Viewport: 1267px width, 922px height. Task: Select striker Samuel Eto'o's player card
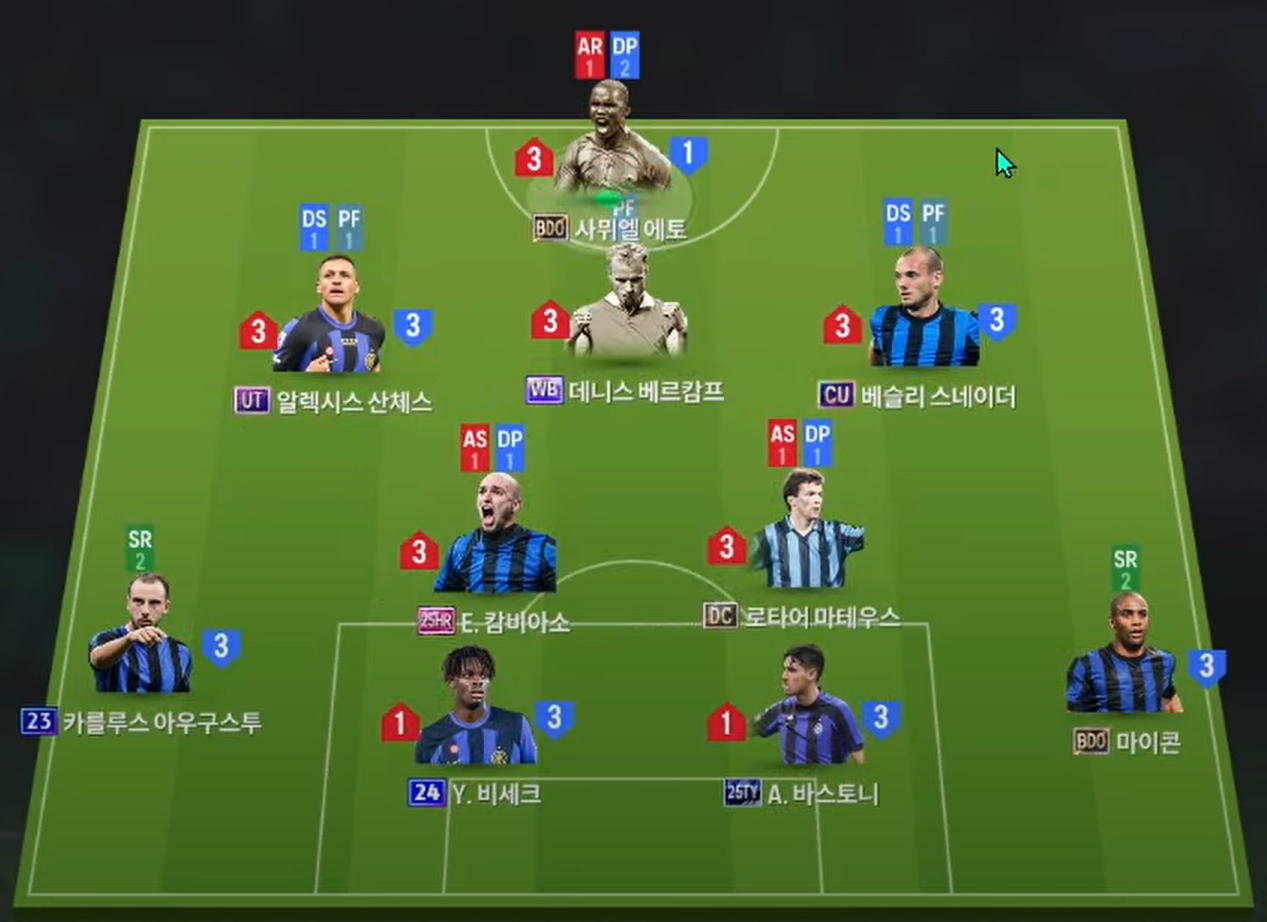(611, 140)
